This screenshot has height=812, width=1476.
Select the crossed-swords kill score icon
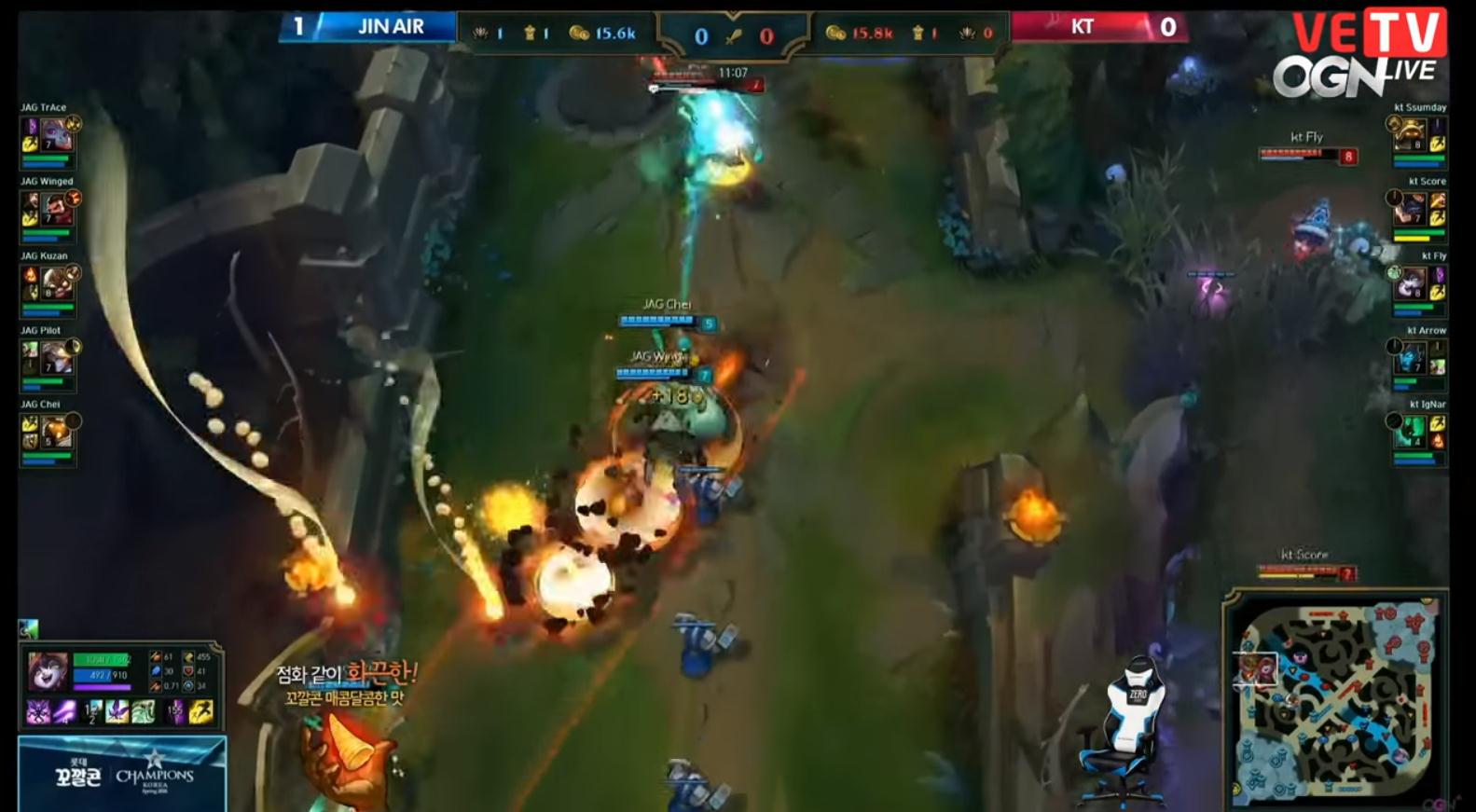tap(735, 34)
